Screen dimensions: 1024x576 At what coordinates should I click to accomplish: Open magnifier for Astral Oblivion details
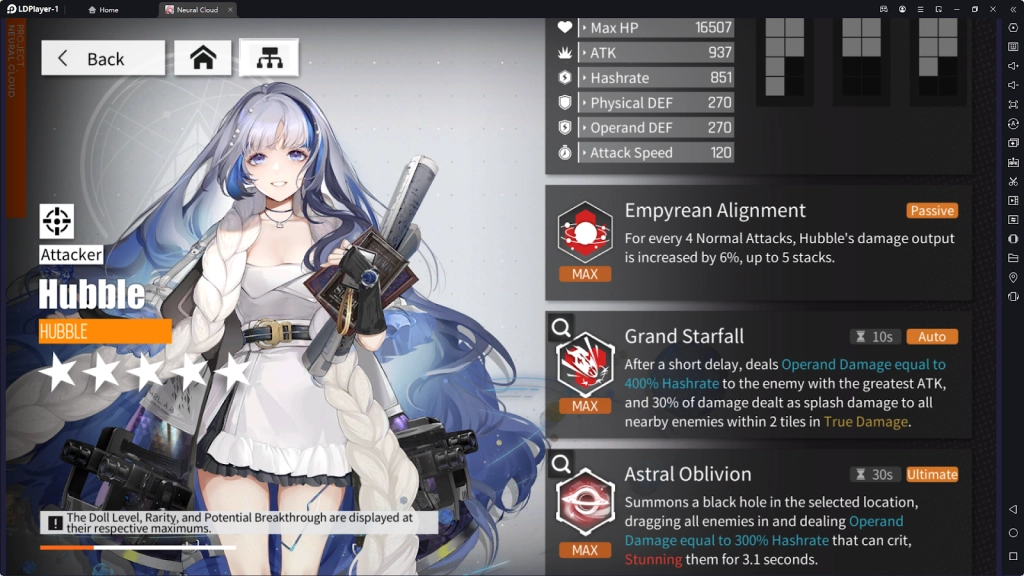(561, 464)
